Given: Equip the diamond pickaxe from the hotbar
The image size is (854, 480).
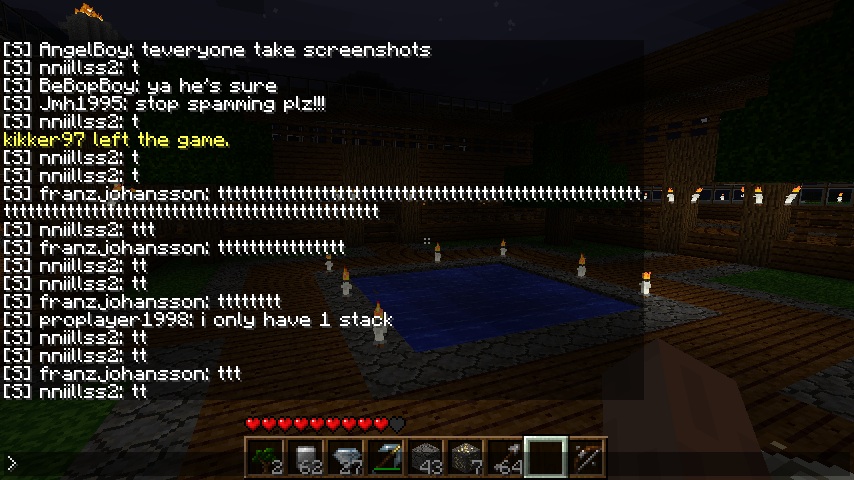Looking at the screenshot, I should [x=386, y=457].
